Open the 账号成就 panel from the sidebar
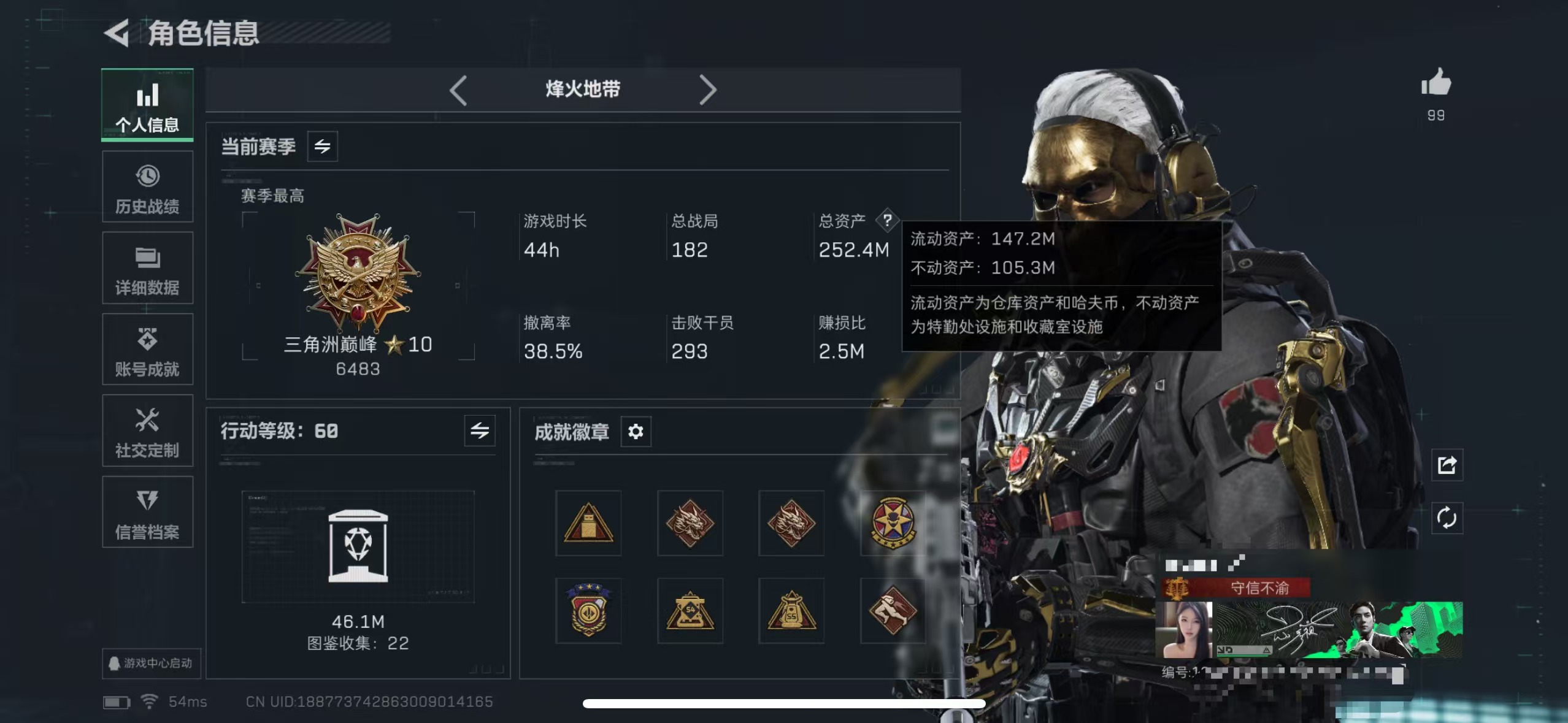Viewport: 1568px width, 723px height. point(147,350)
